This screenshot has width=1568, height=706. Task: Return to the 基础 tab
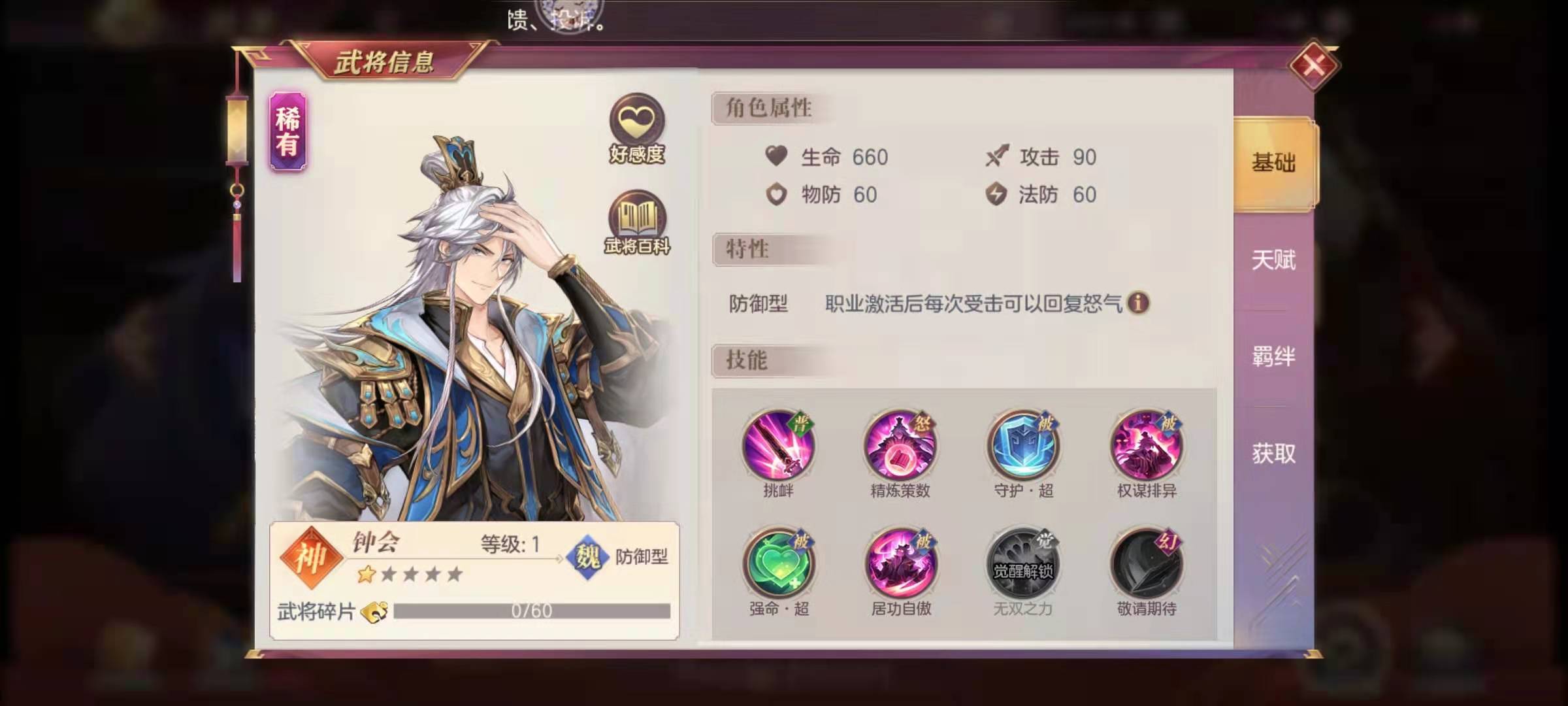point(1273,165)
